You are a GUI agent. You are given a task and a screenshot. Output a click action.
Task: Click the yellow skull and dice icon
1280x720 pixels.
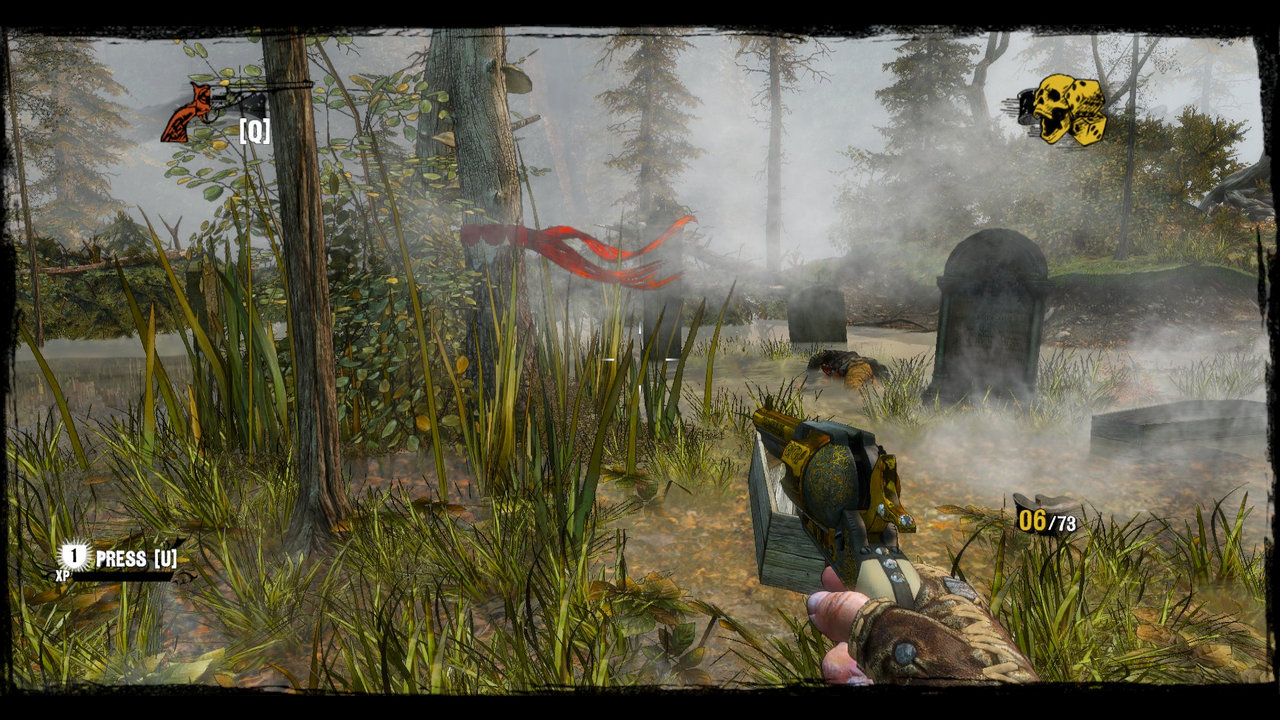(x=1068, y=108)
